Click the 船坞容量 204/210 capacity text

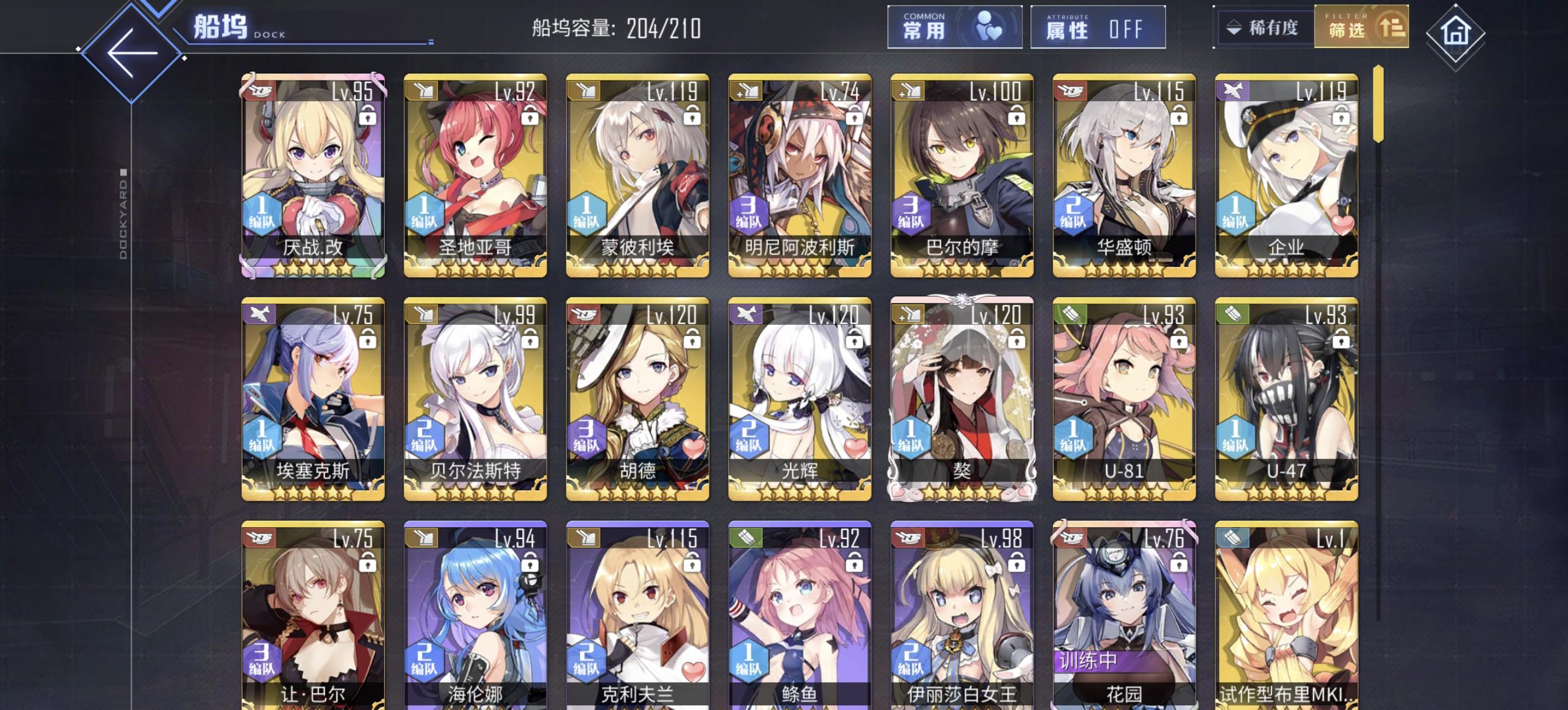coord(615,27)
